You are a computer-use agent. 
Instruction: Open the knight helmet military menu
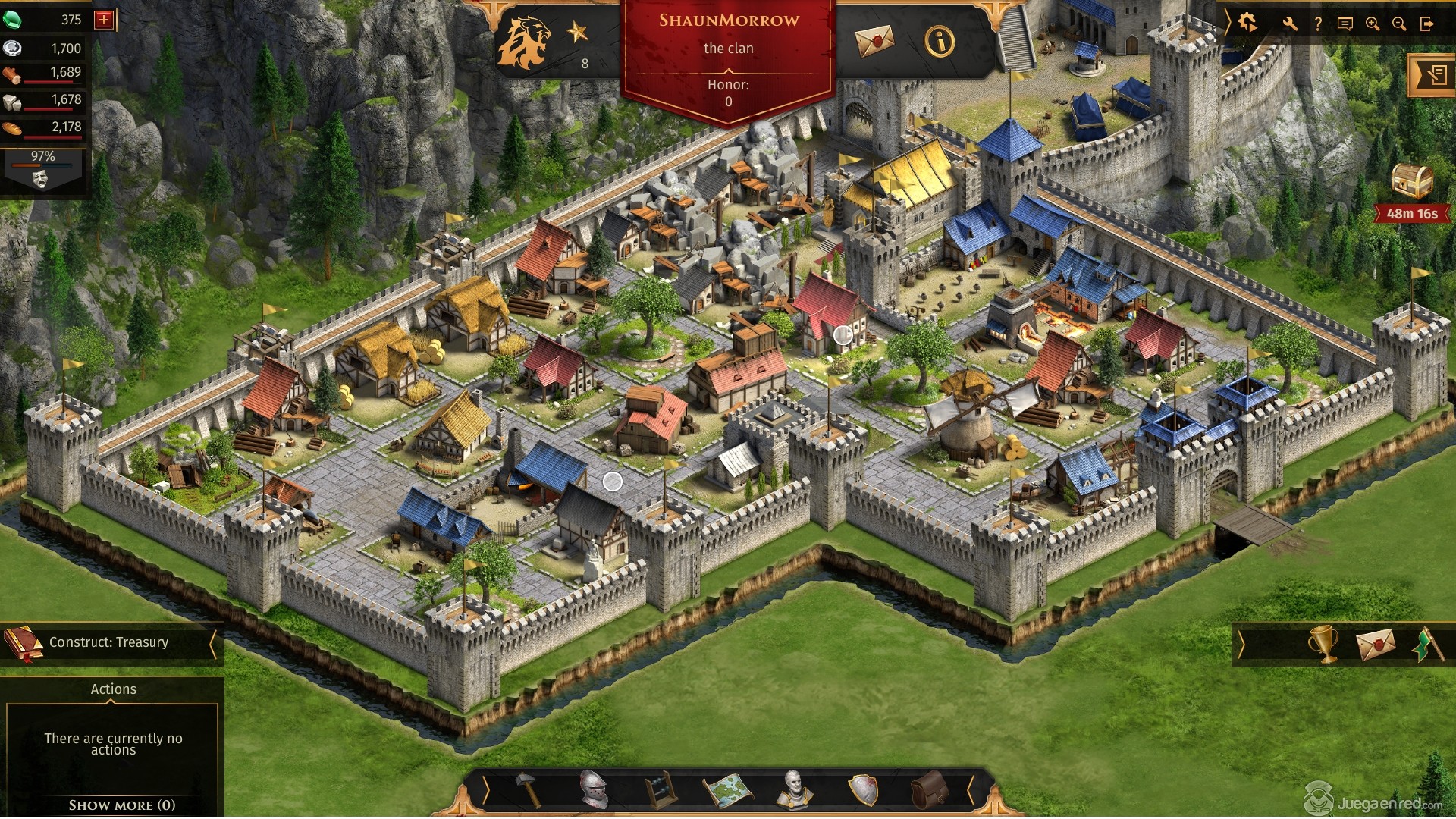pos(594,790)
